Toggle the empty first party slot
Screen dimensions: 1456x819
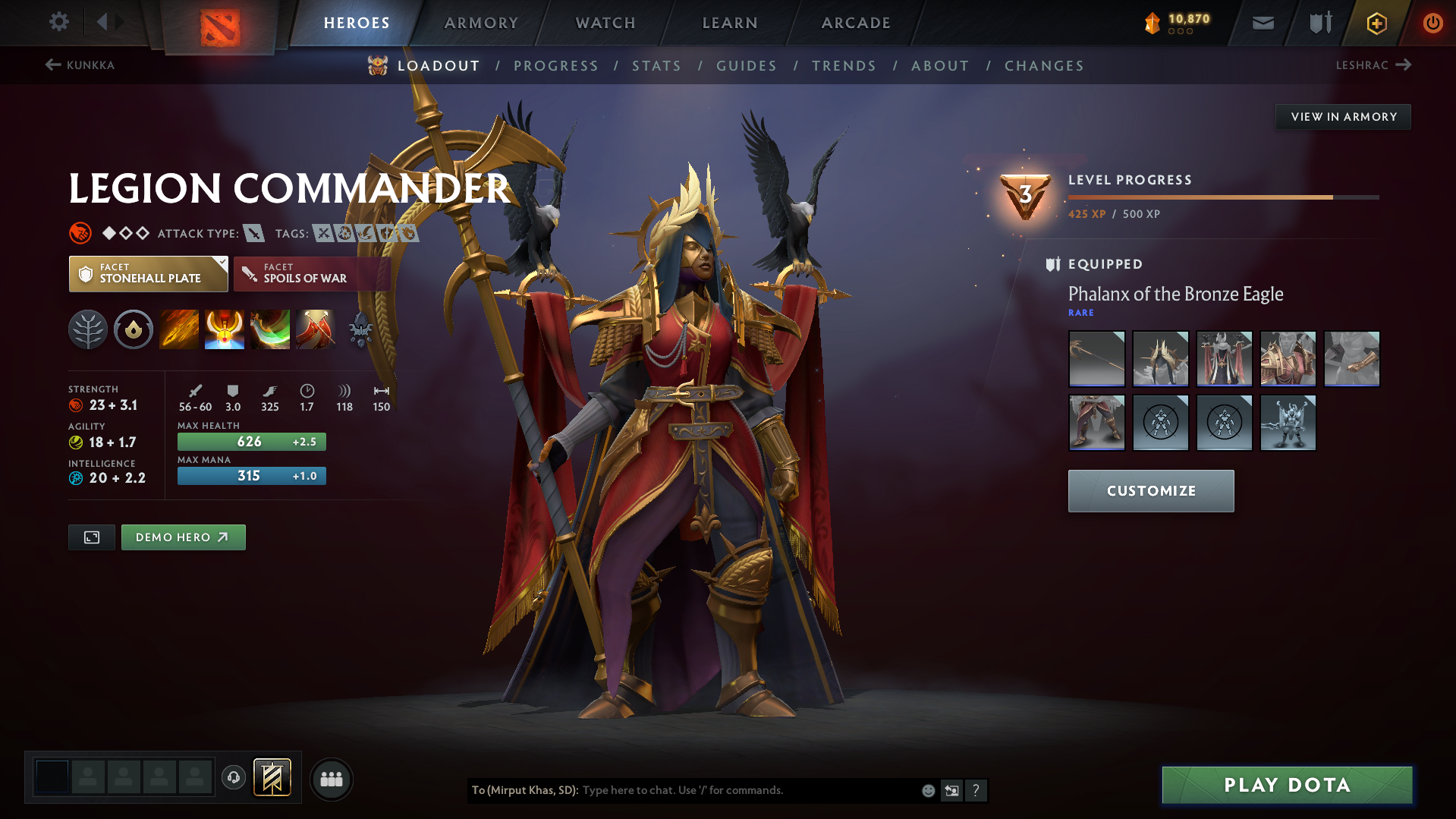click(52, 777)
